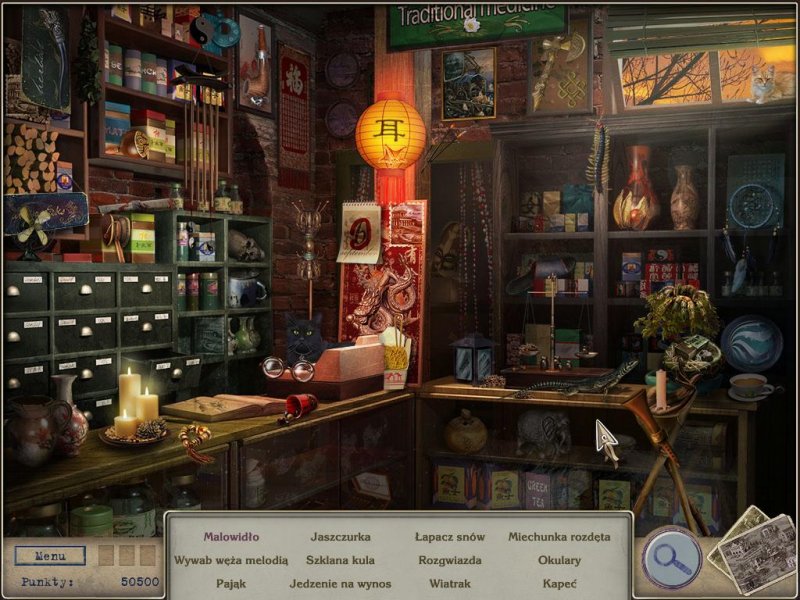Select Wiatrak from the item list
800x600 pixels.
(448, 583)
